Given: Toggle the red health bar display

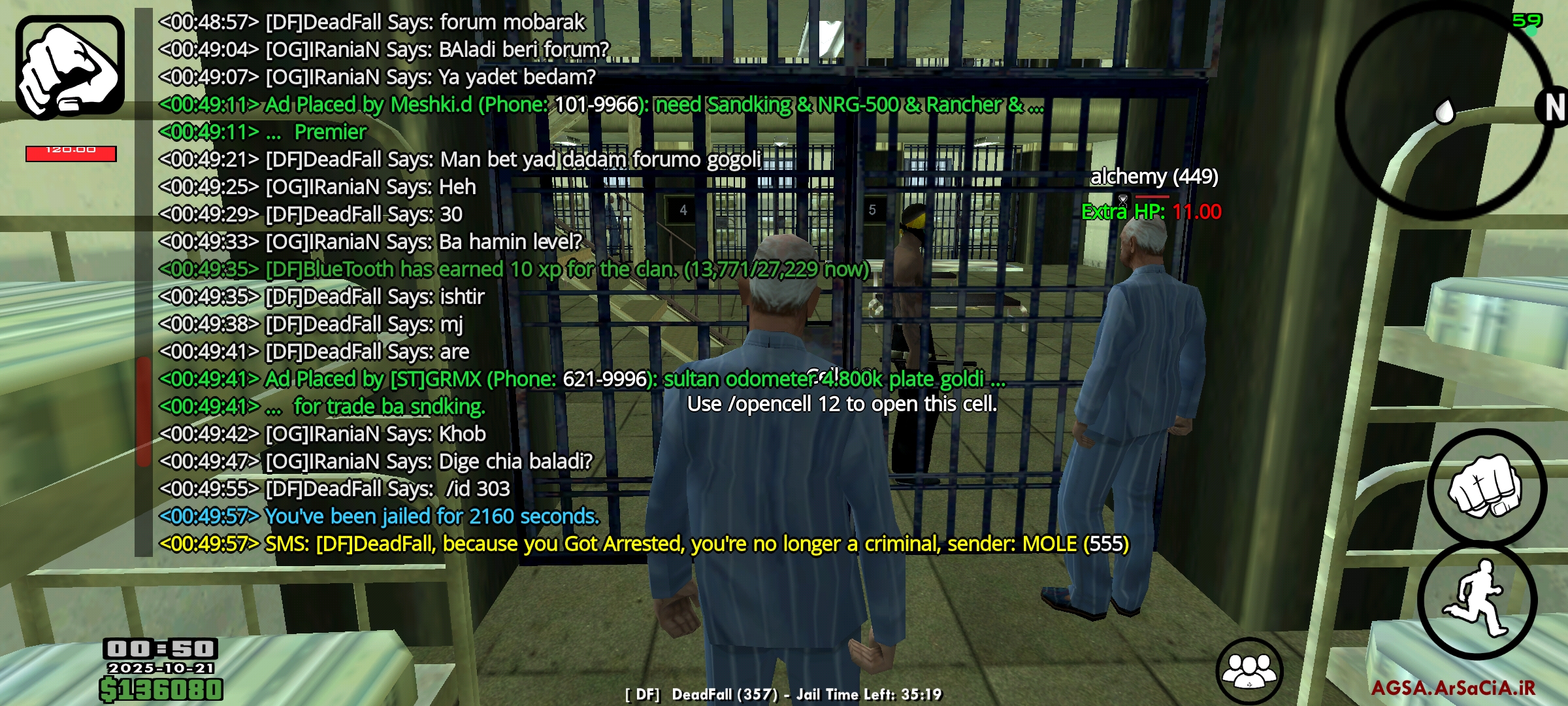Looking at the screenshot, I should tap(71, 153).
